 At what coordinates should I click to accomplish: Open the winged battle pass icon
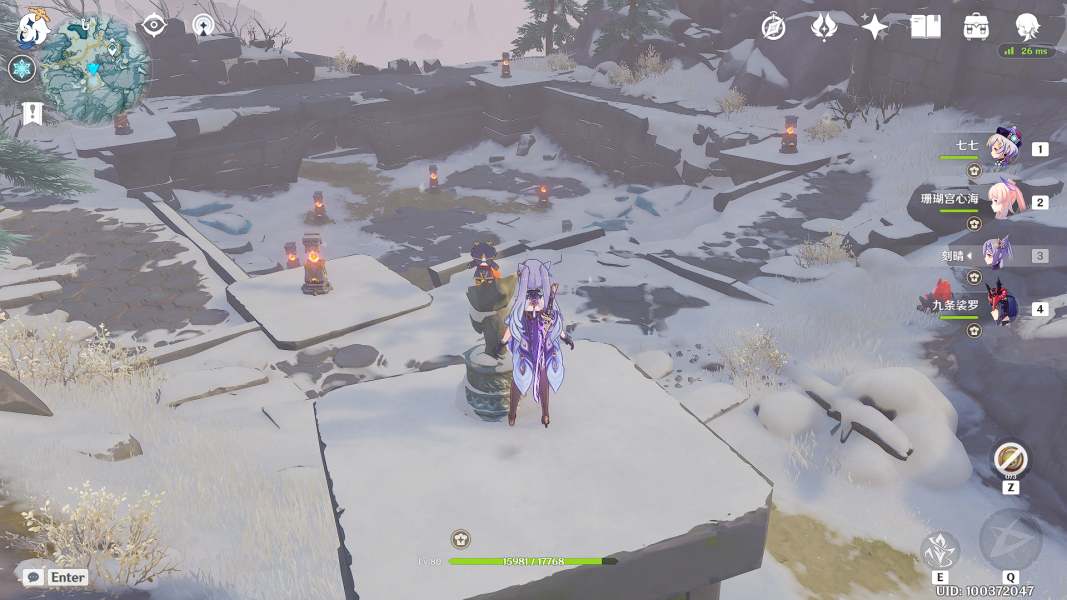(x=824, y=27)
